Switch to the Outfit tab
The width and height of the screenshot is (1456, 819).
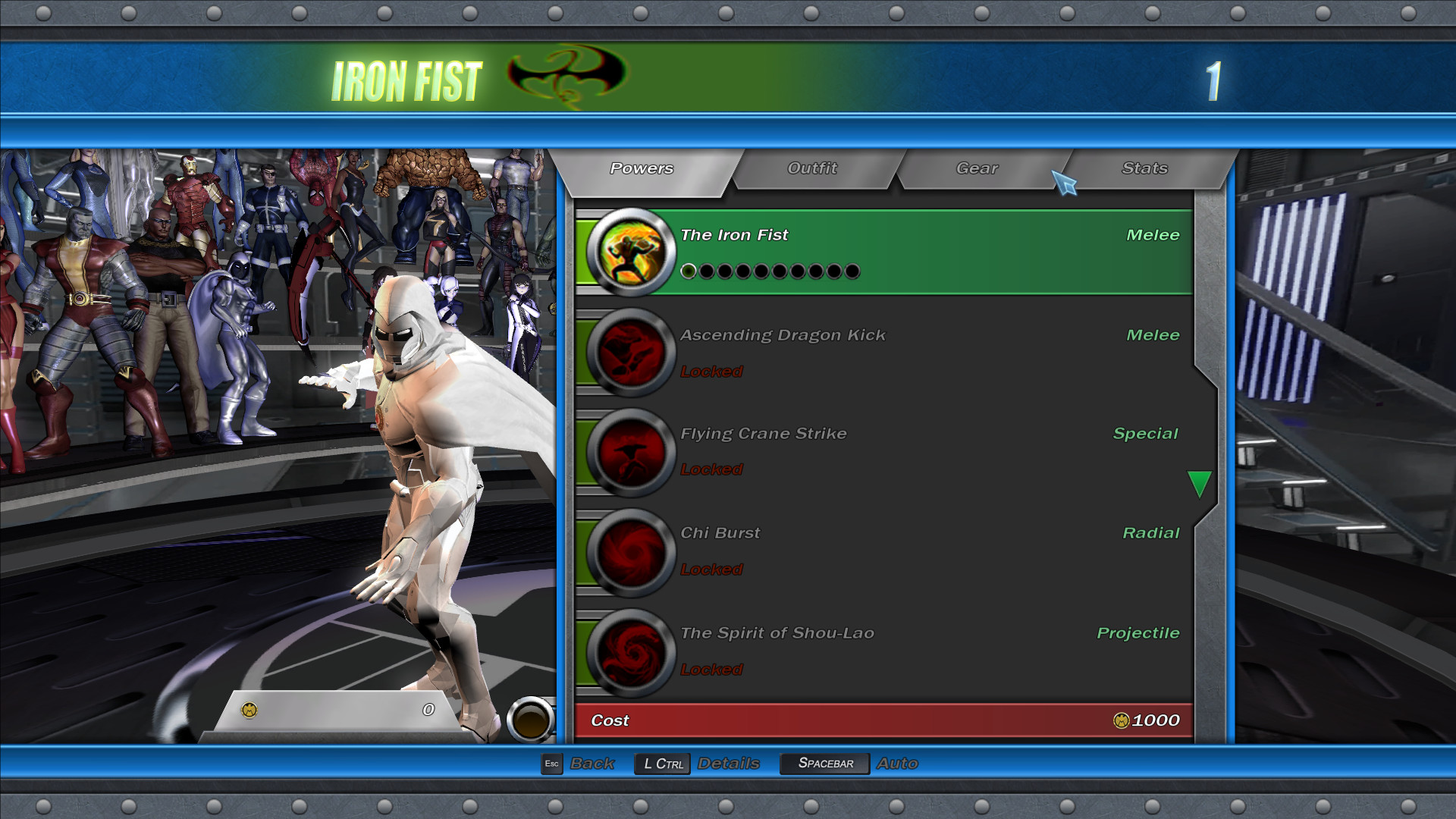[x=812, y=168]
